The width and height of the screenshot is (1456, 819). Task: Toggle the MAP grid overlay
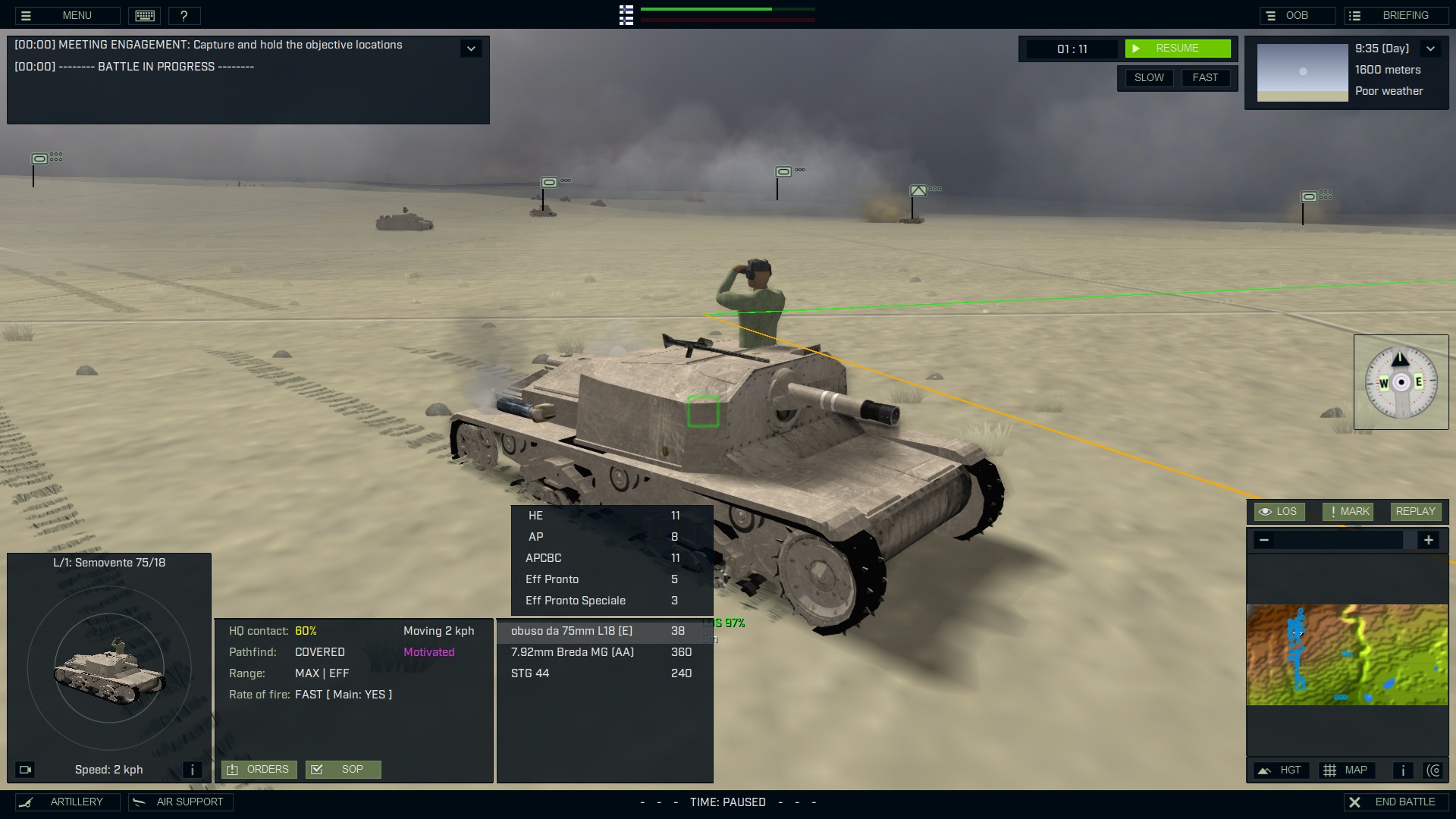tap(1348, 770)
